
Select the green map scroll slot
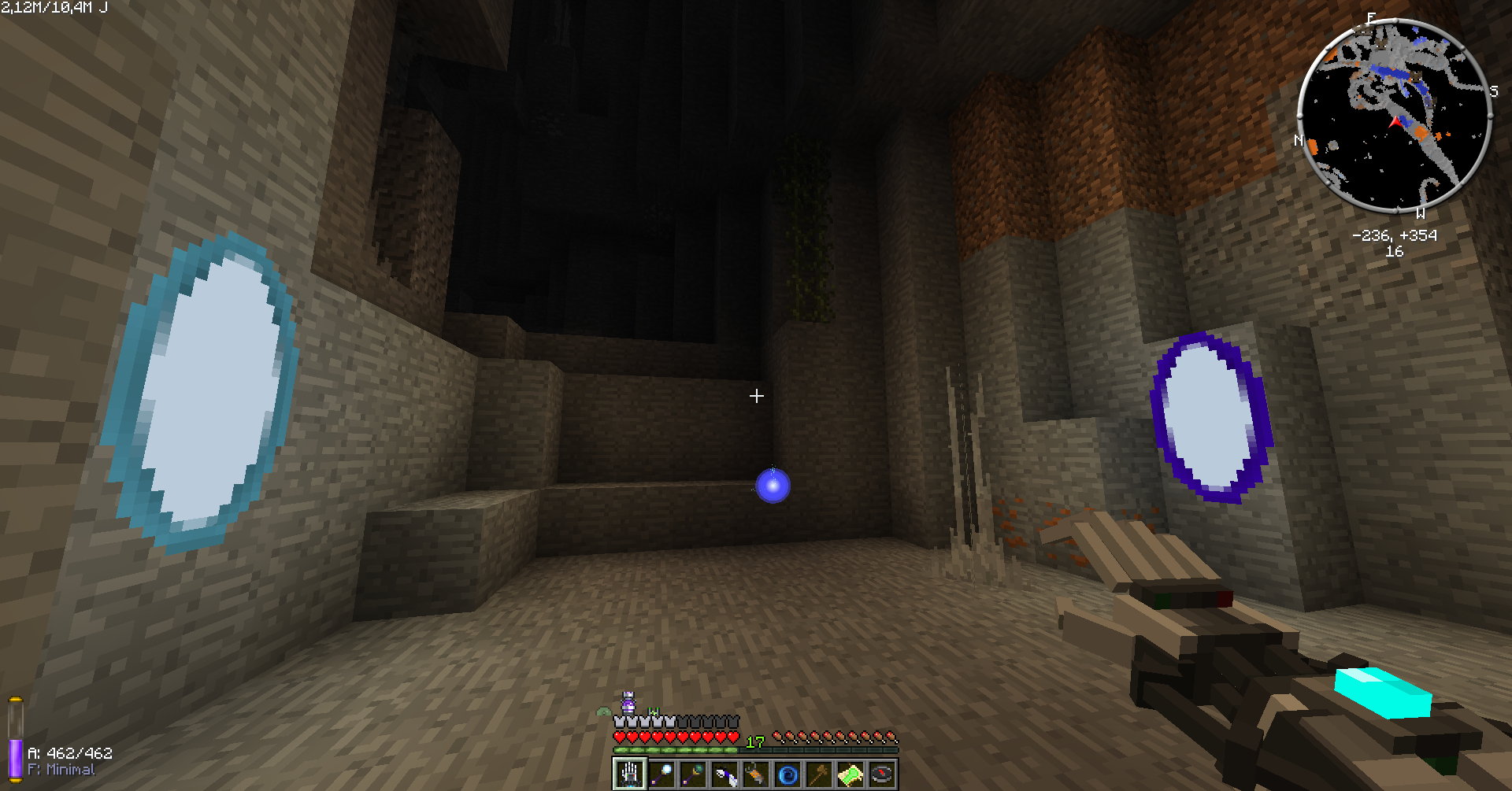tap(850, 774)
